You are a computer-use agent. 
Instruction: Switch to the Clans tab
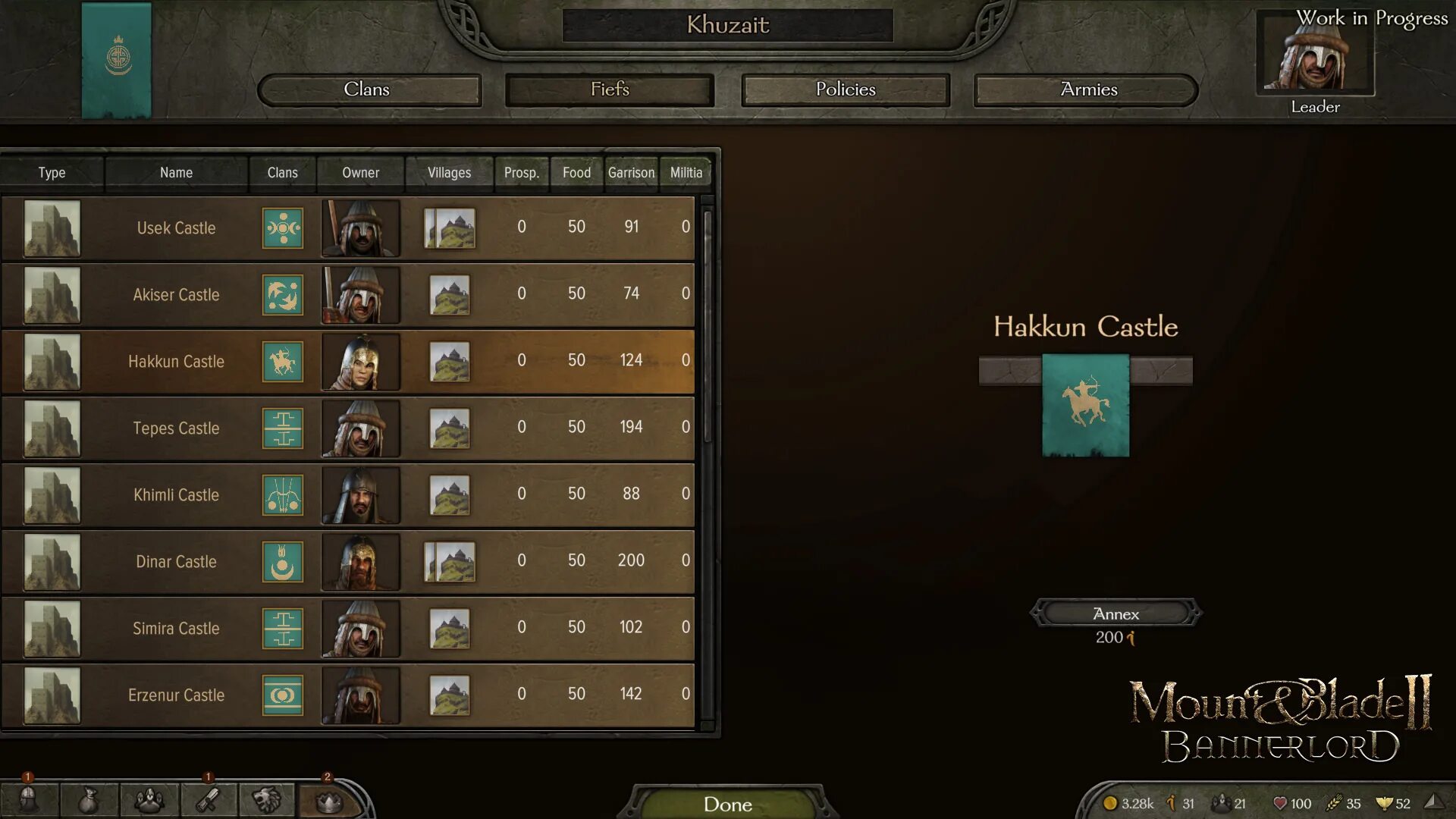coord(369,89)
